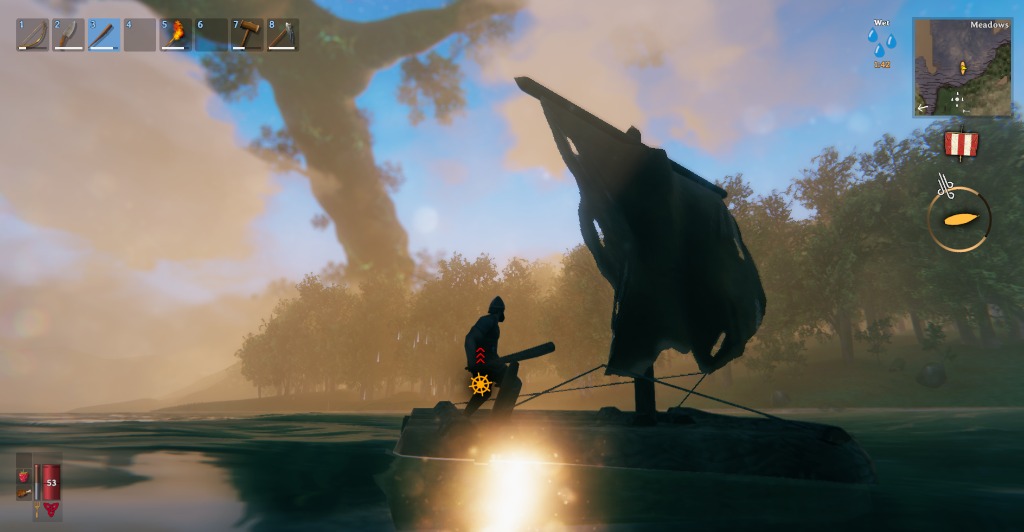The image size is (1024, 532).
Task: Choose the burning torch hotbar slot
Action: (x=176, y=35)
